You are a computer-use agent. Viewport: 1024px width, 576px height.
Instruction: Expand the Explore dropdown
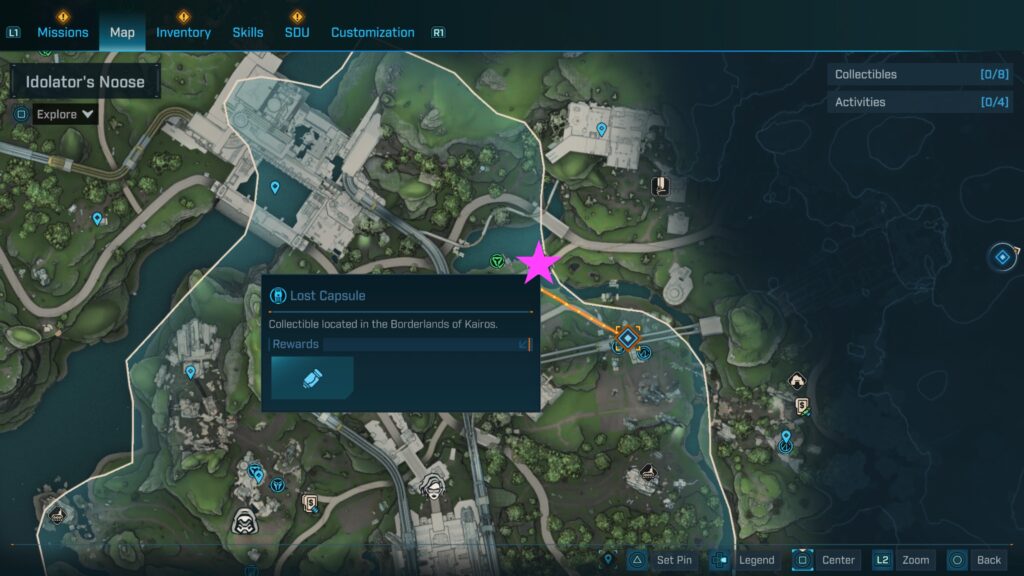coord(65,114)
